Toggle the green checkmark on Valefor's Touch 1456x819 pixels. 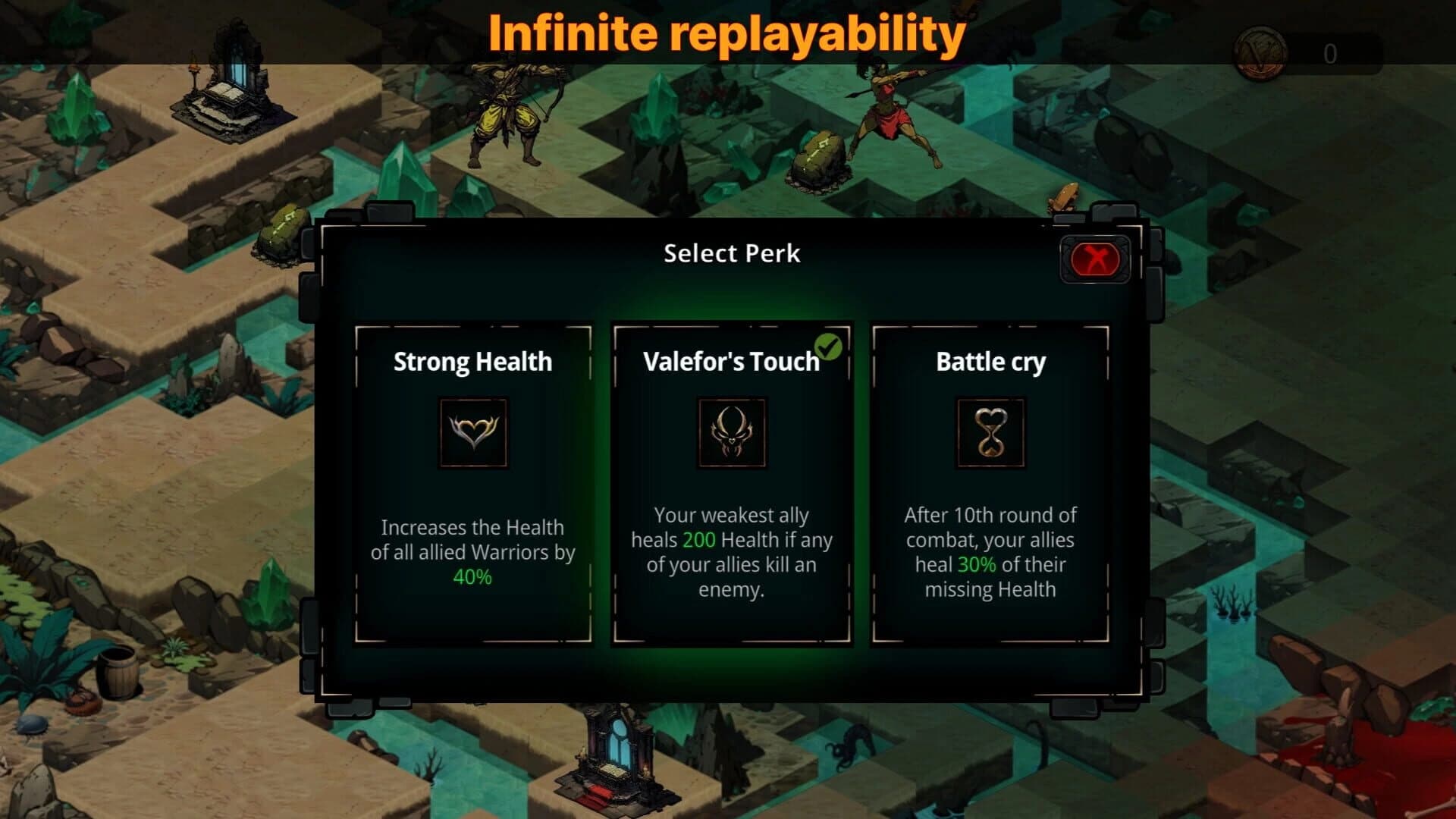pos(830,345)
